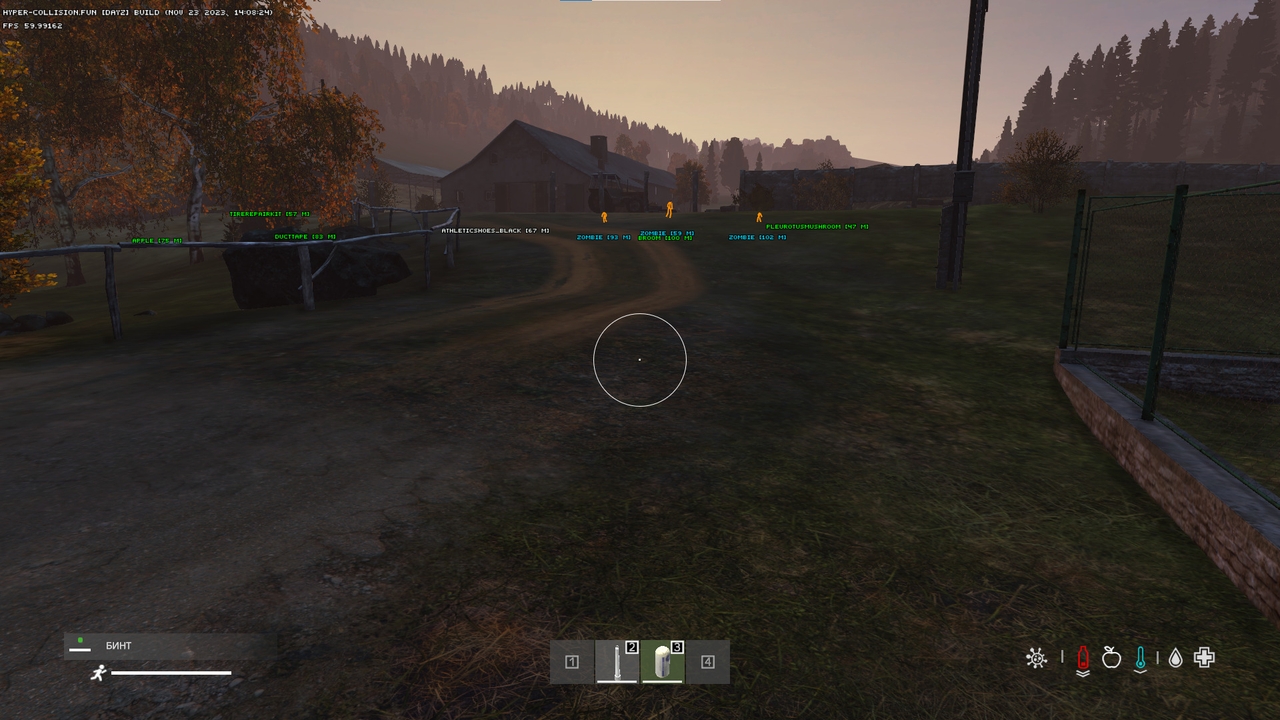Image resolution: width=1280 pixels, height=720 pixels.
Task: Click the TIREREPAIRKIT item label
Action: pyautogui.click(x=268, y=213)
